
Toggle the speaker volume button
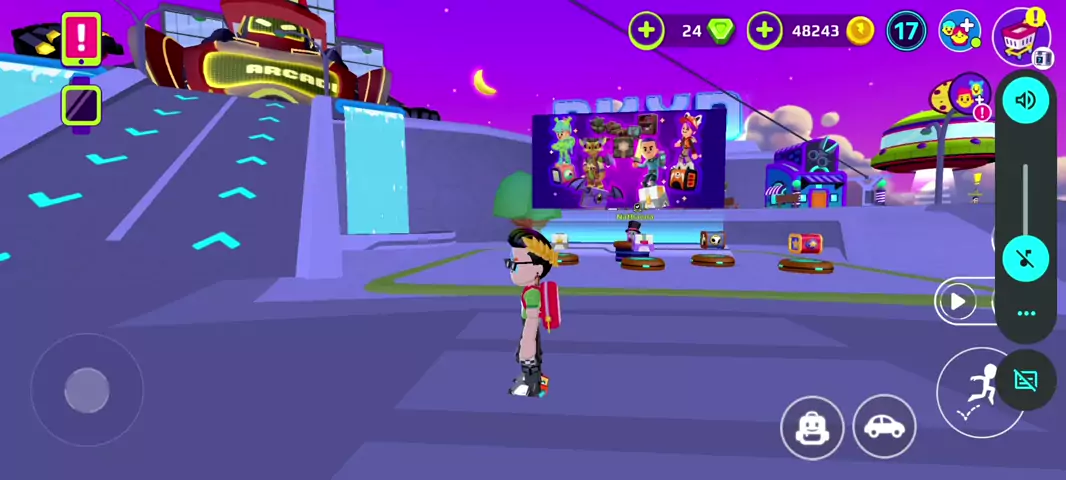1025,100
